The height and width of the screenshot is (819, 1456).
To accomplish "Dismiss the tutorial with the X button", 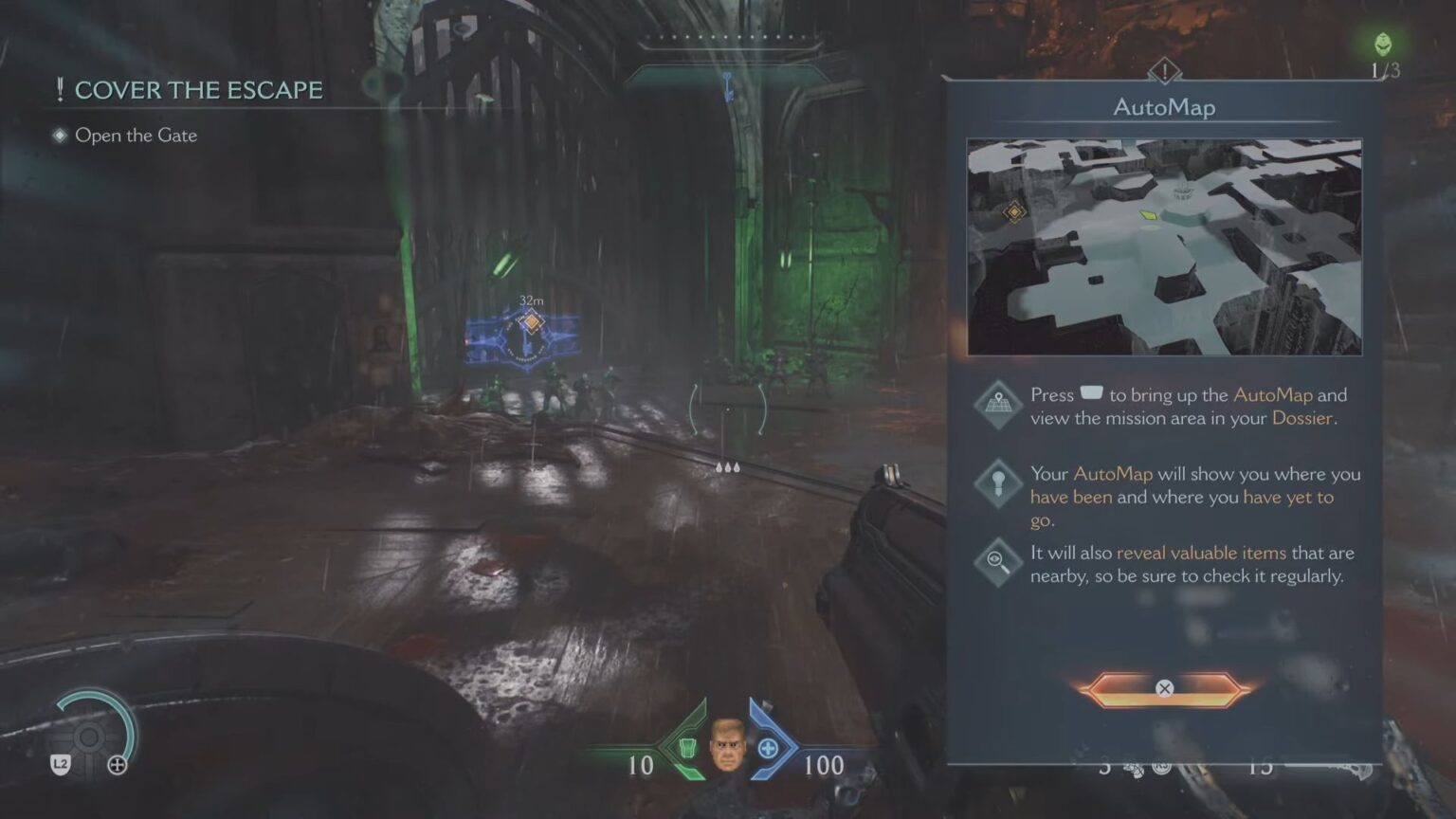I will click(x=1163, y=689).
